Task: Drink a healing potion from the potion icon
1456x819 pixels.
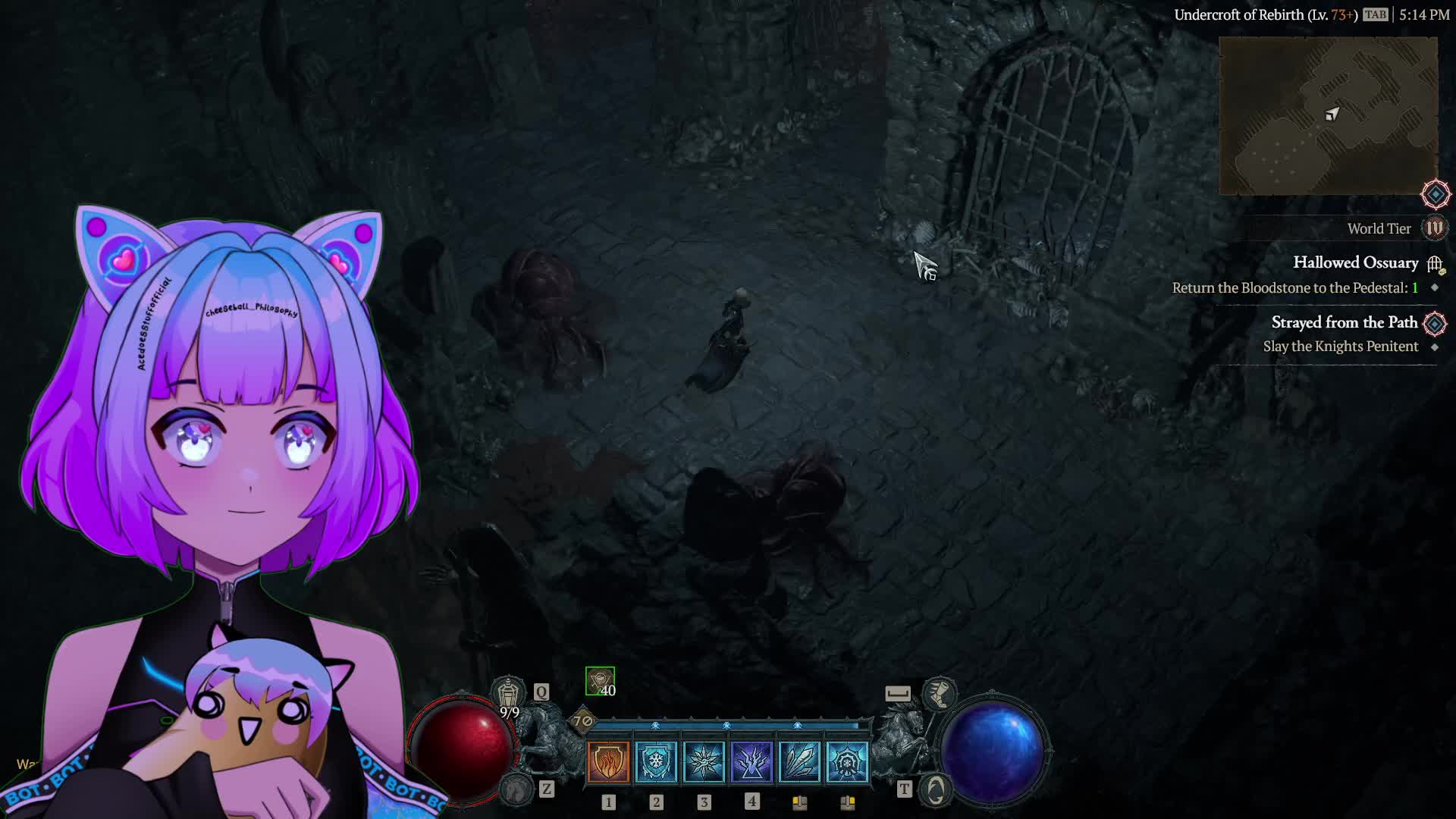Action: click(x=508, y=693)
